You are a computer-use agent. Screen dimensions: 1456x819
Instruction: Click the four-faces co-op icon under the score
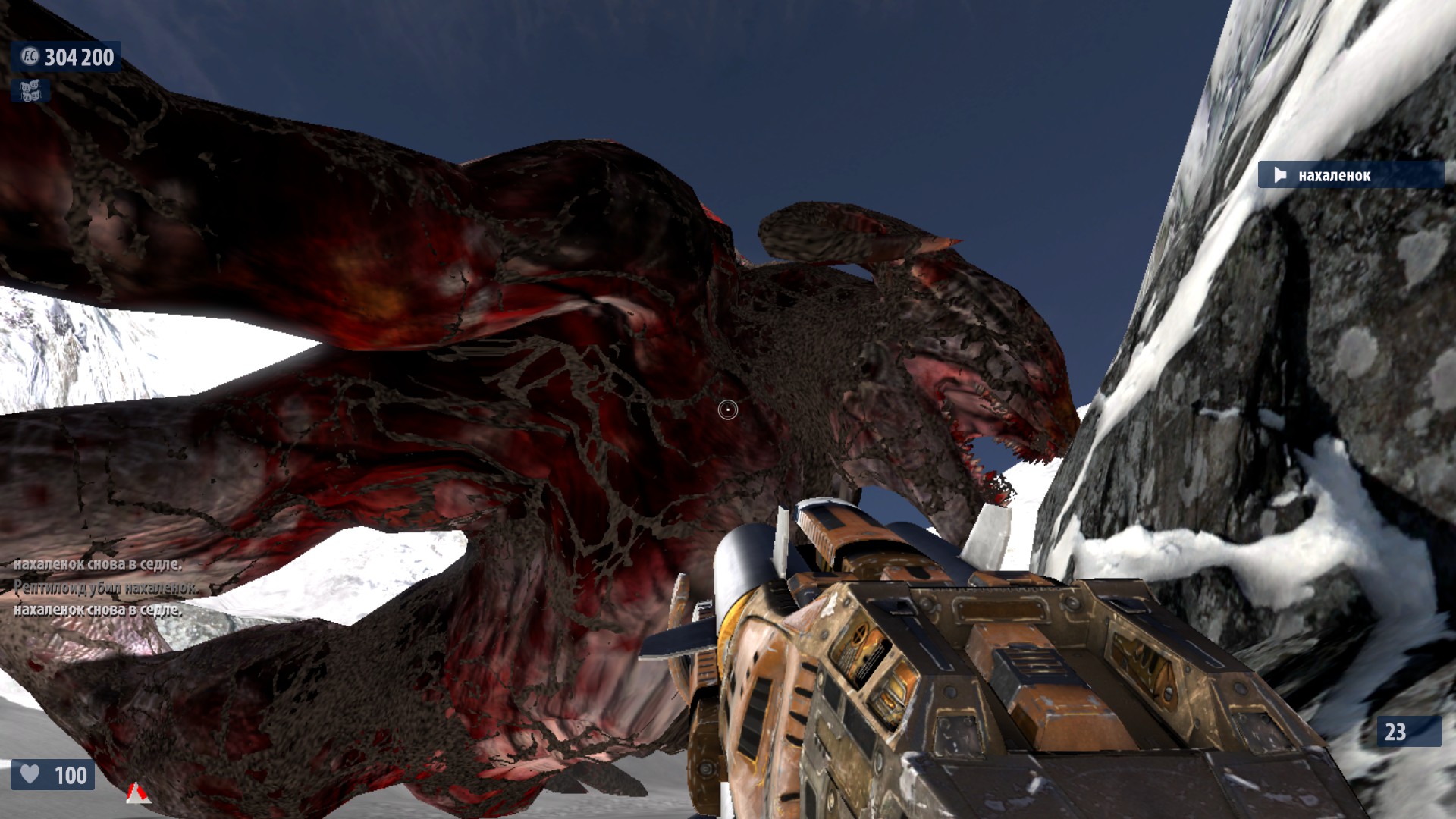click(30, 91)
